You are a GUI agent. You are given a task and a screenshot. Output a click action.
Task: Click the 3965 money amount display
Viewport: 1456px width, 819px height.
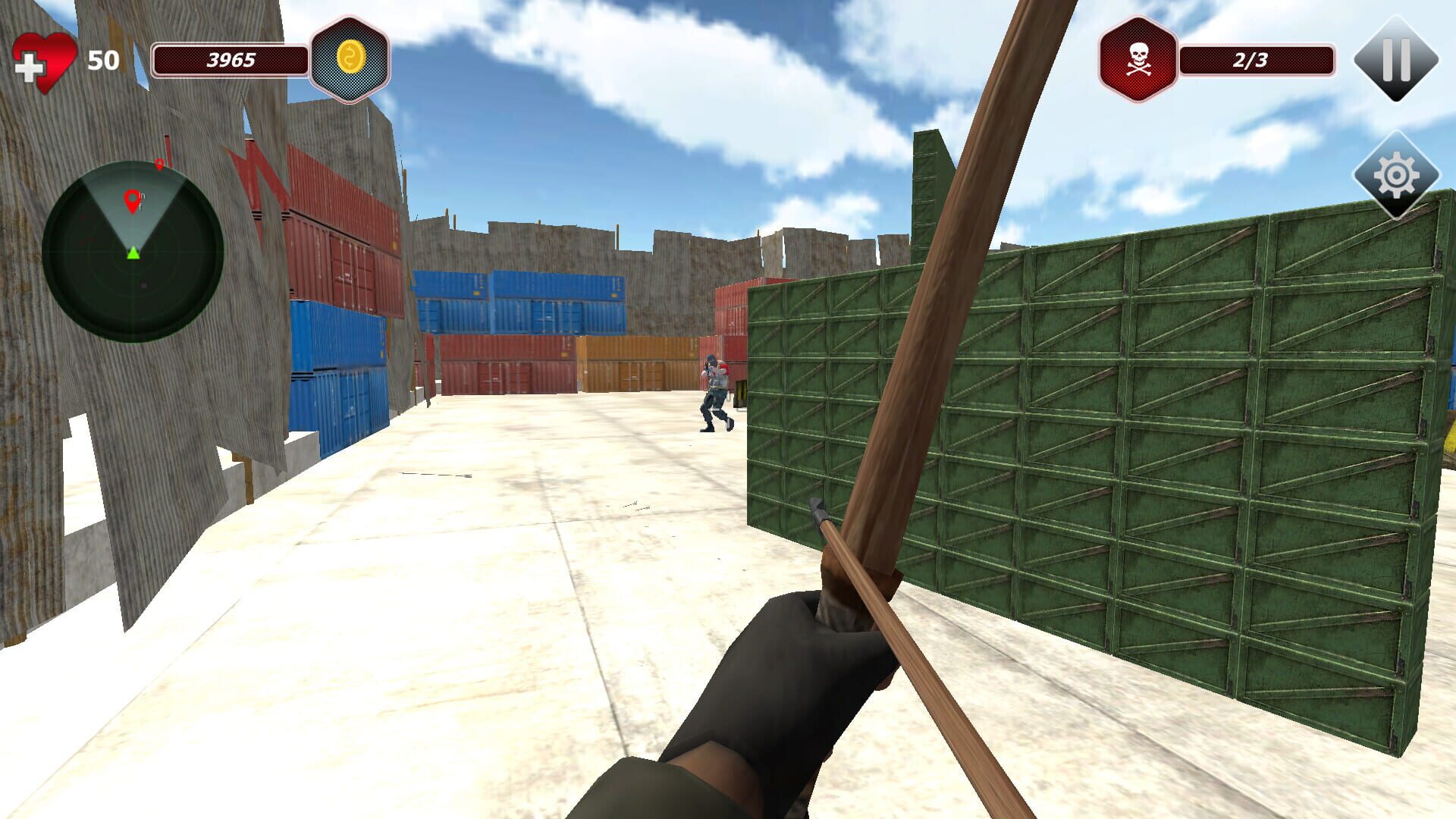[232, 58]
